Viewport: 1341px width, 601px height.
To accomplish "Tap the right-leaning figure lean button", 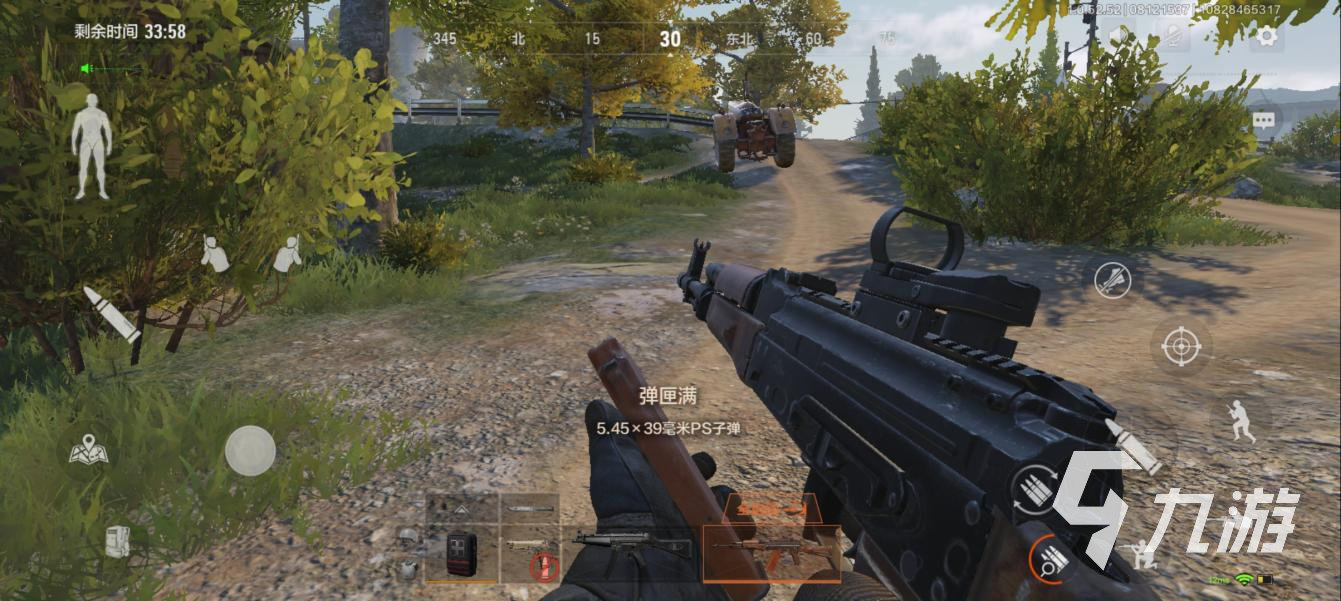I will [x=287, y=253].
